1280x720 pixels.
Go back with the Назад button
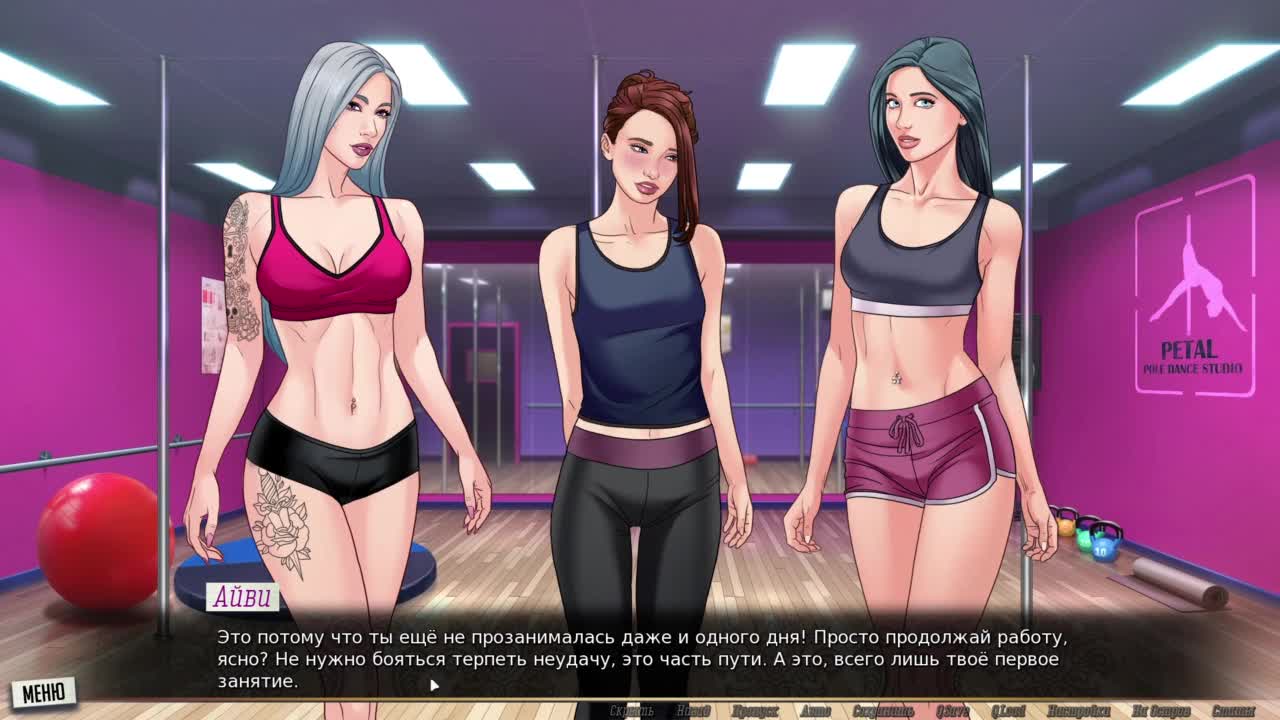[x=693, y=711]
